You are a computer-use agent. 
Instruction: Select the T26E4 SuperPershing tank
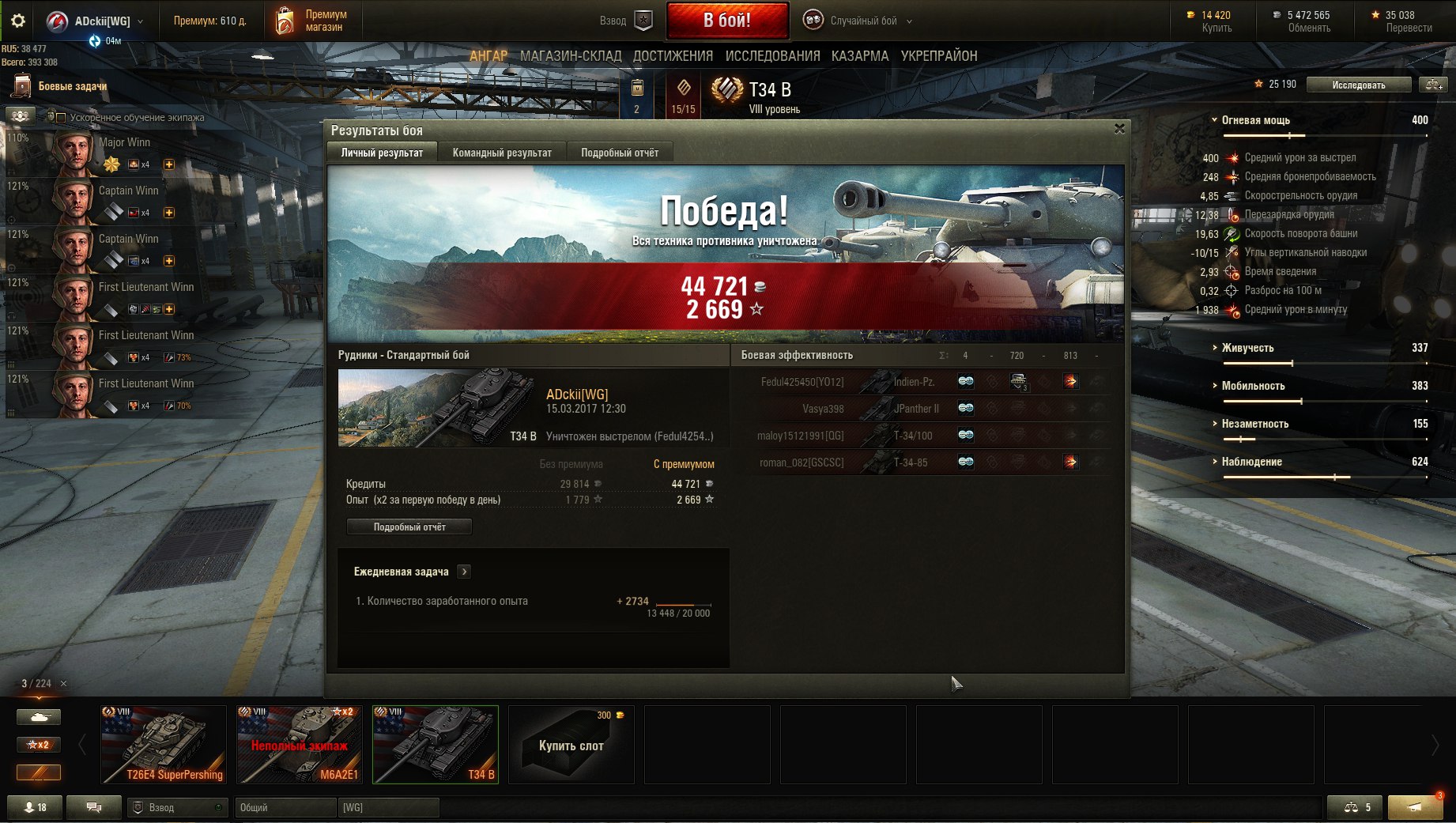click(164, 745)
